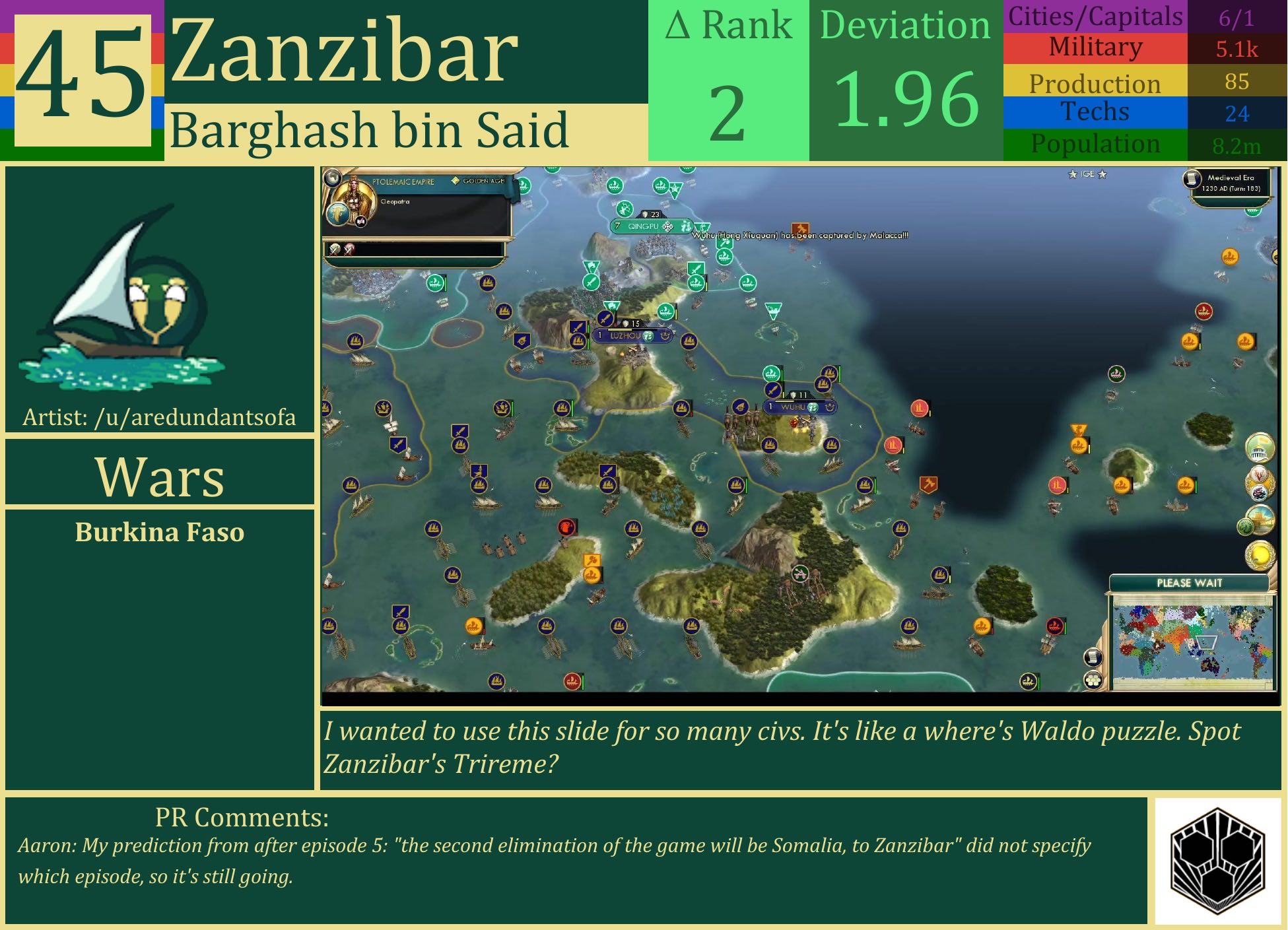Click the PTOLEMAIC EMPIRE diplomacy header

click(x=403, y=181)
